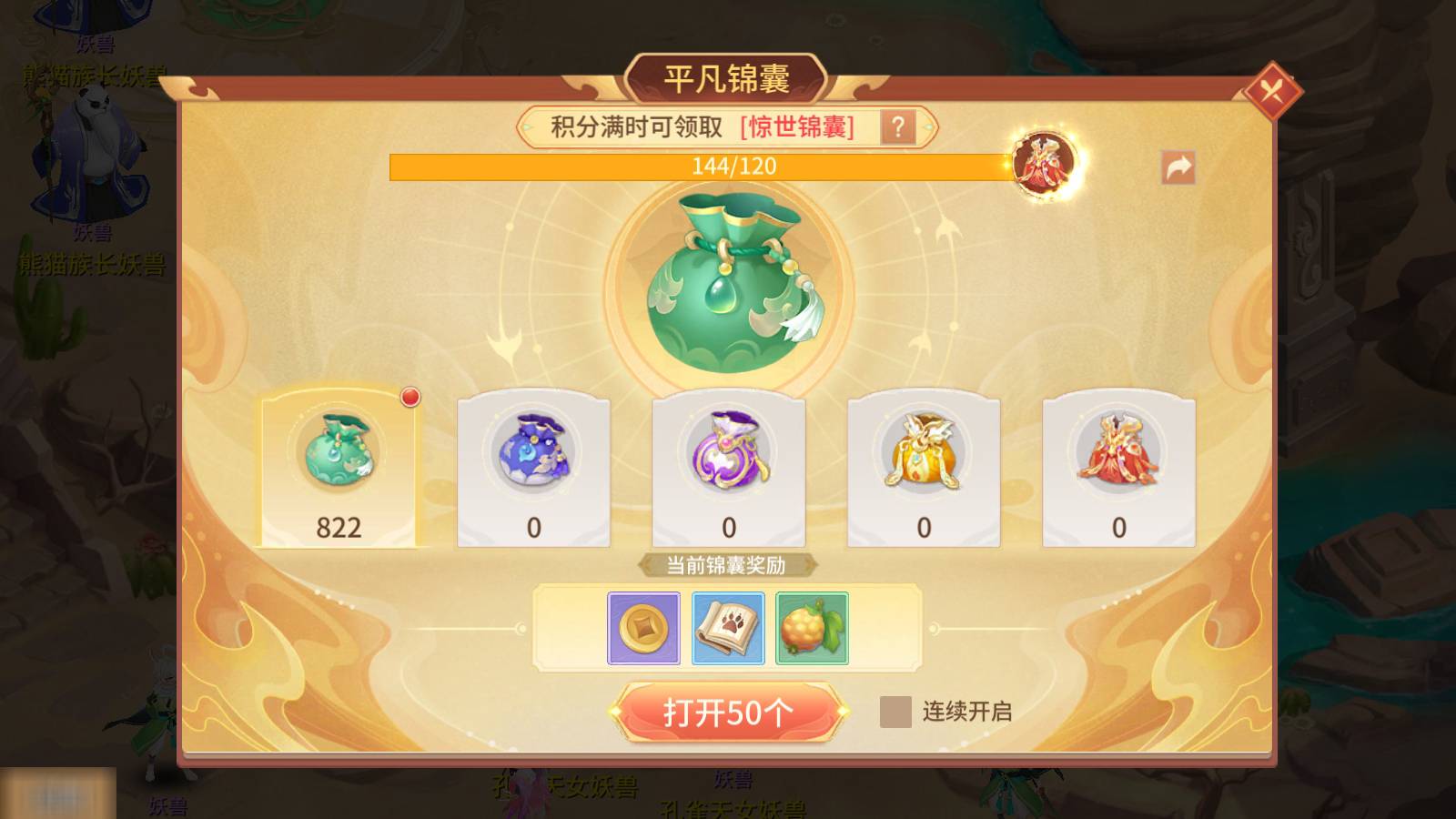Click the red notification dot on the green bag slot

coord(412,395)
